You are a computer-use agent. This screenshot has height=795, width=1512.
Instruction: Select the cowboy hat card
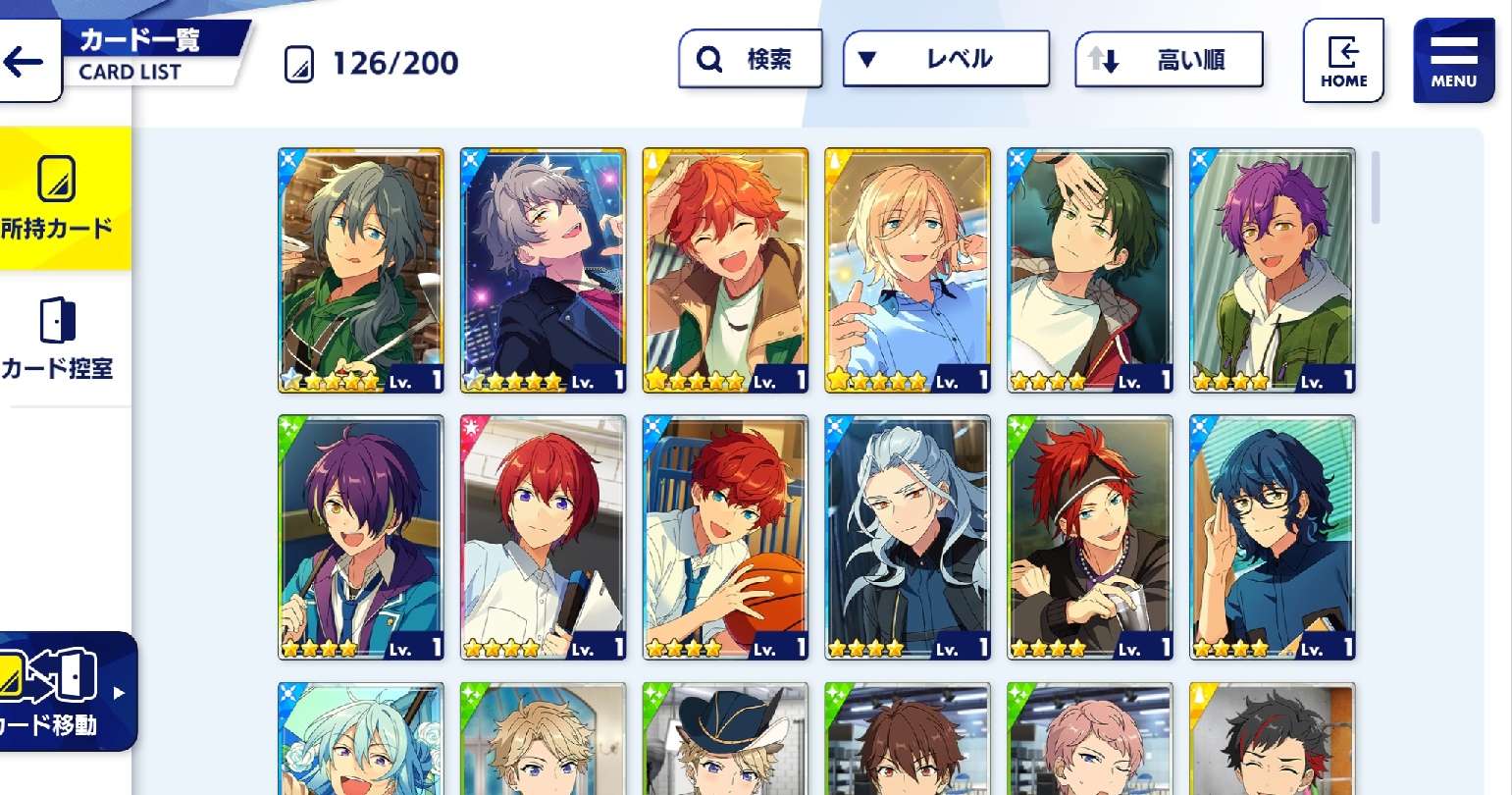[x=725, y=739]
